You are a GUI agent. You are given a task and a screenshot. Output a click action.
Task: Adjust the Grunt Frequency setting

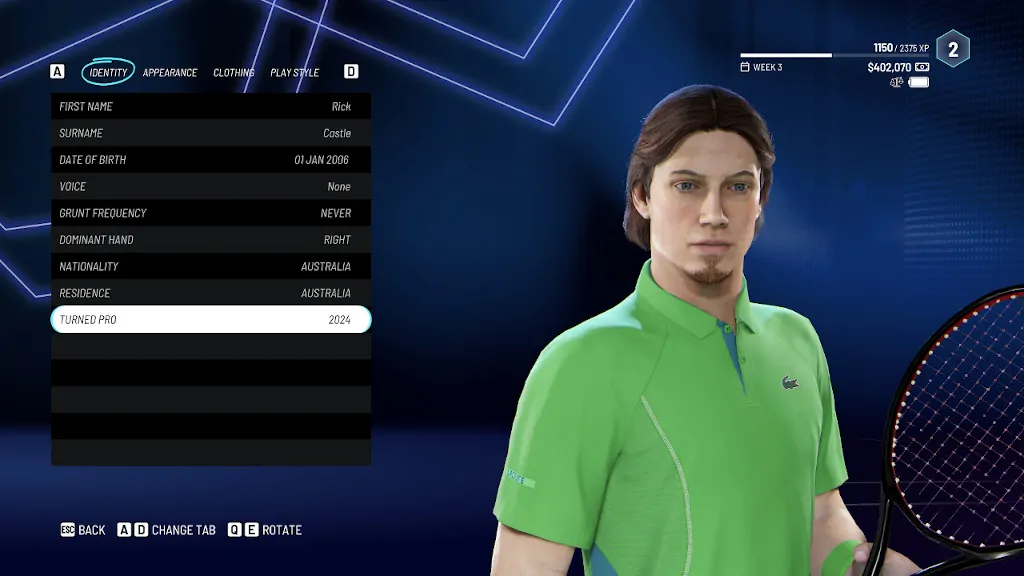coord(211,213)
